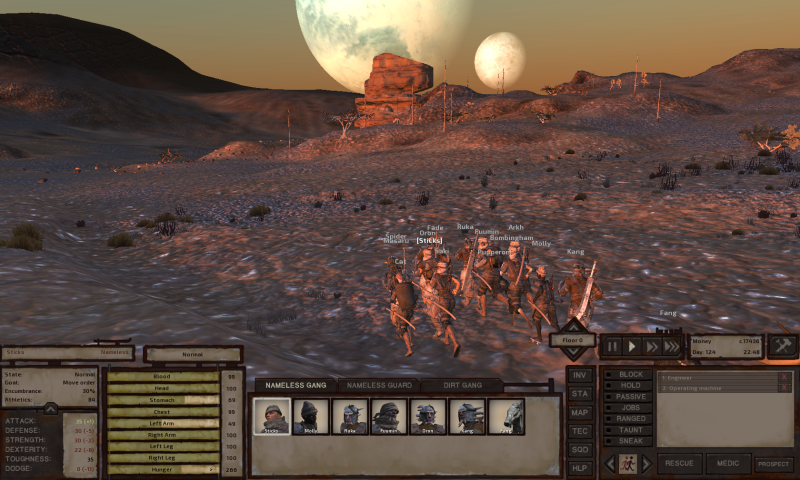
Task: Choose Molly's portrait in the squad panel
Action: 309,416
